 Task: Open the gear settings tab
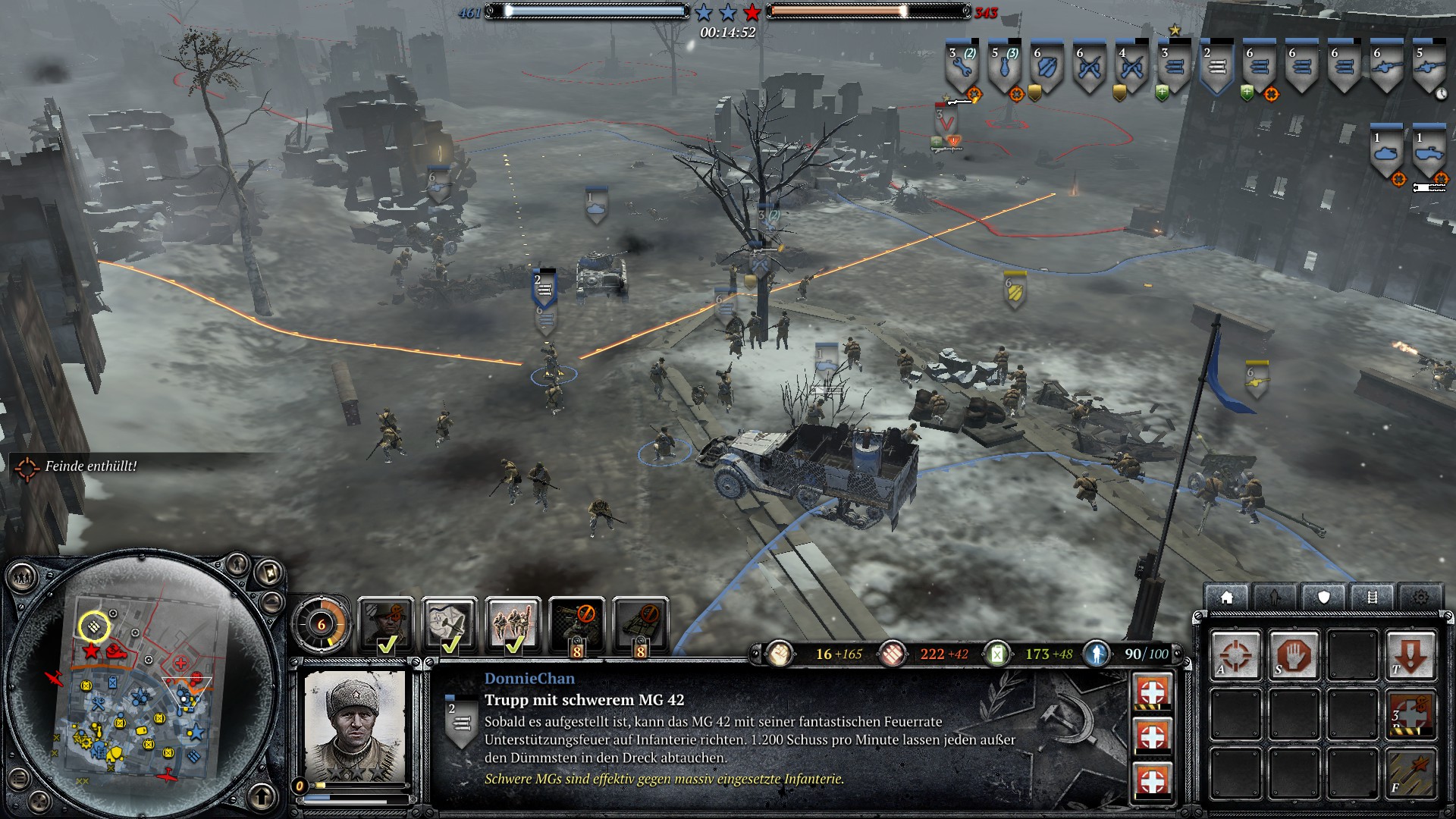[x=1420, y=598]
